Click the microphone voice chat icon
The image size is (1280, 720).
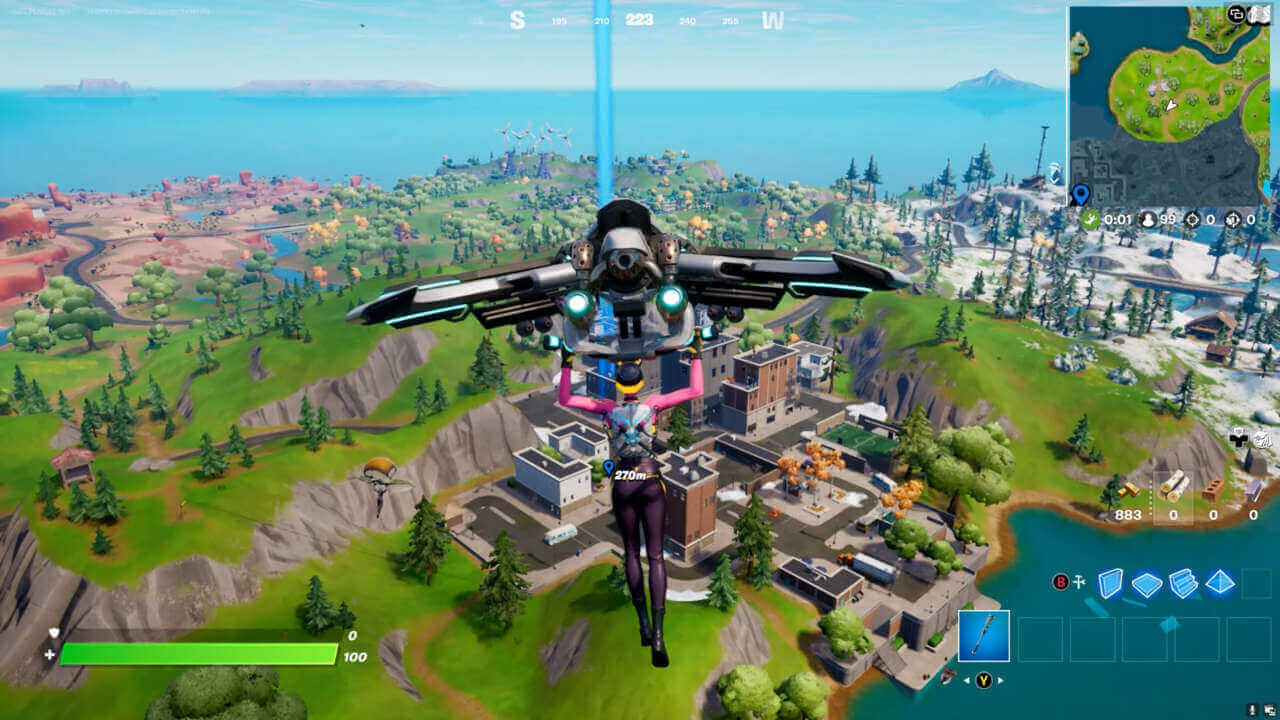coord(1252,709)
